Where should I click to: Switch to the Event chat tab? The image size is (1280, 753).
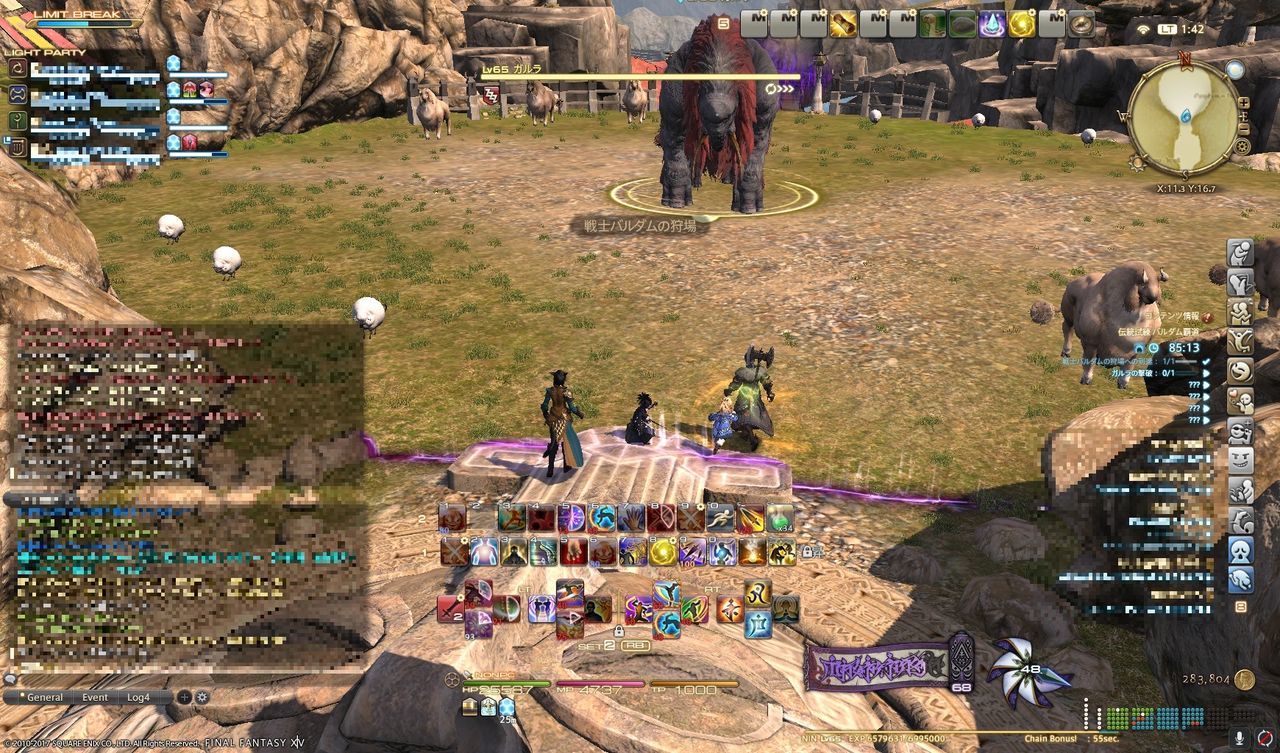tap(95, 697)
